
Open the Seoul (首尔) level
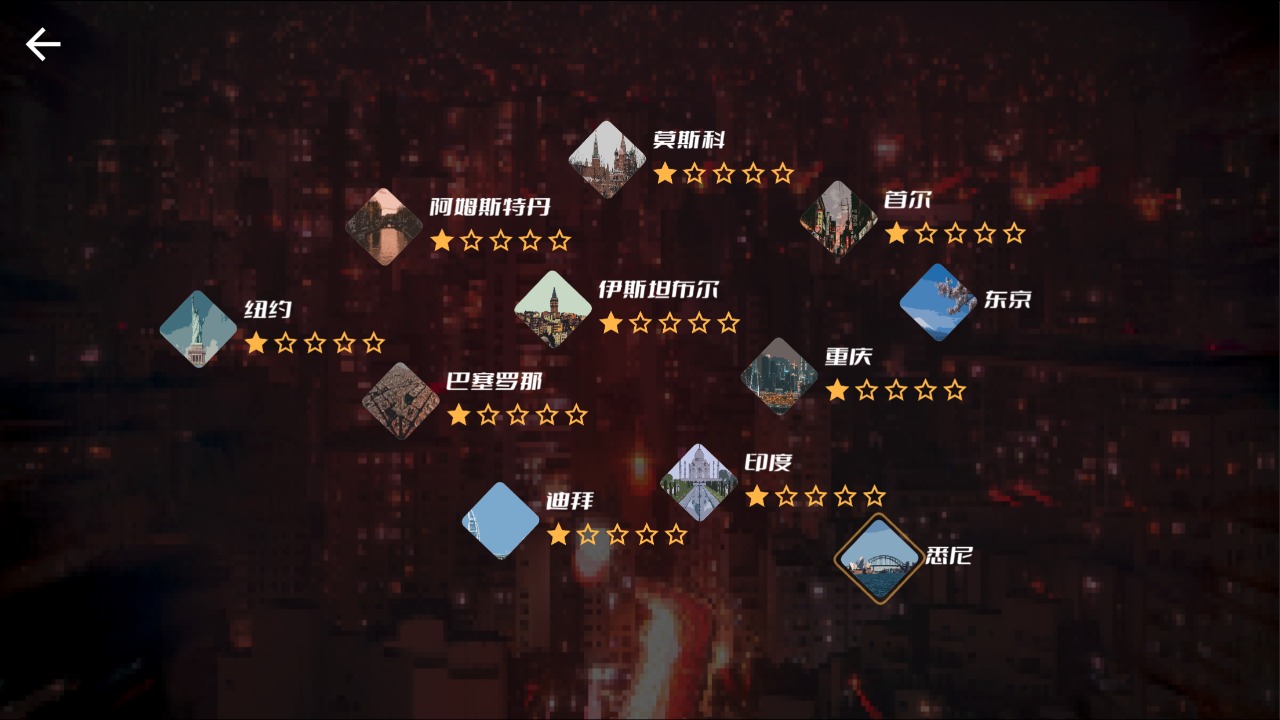838,219
